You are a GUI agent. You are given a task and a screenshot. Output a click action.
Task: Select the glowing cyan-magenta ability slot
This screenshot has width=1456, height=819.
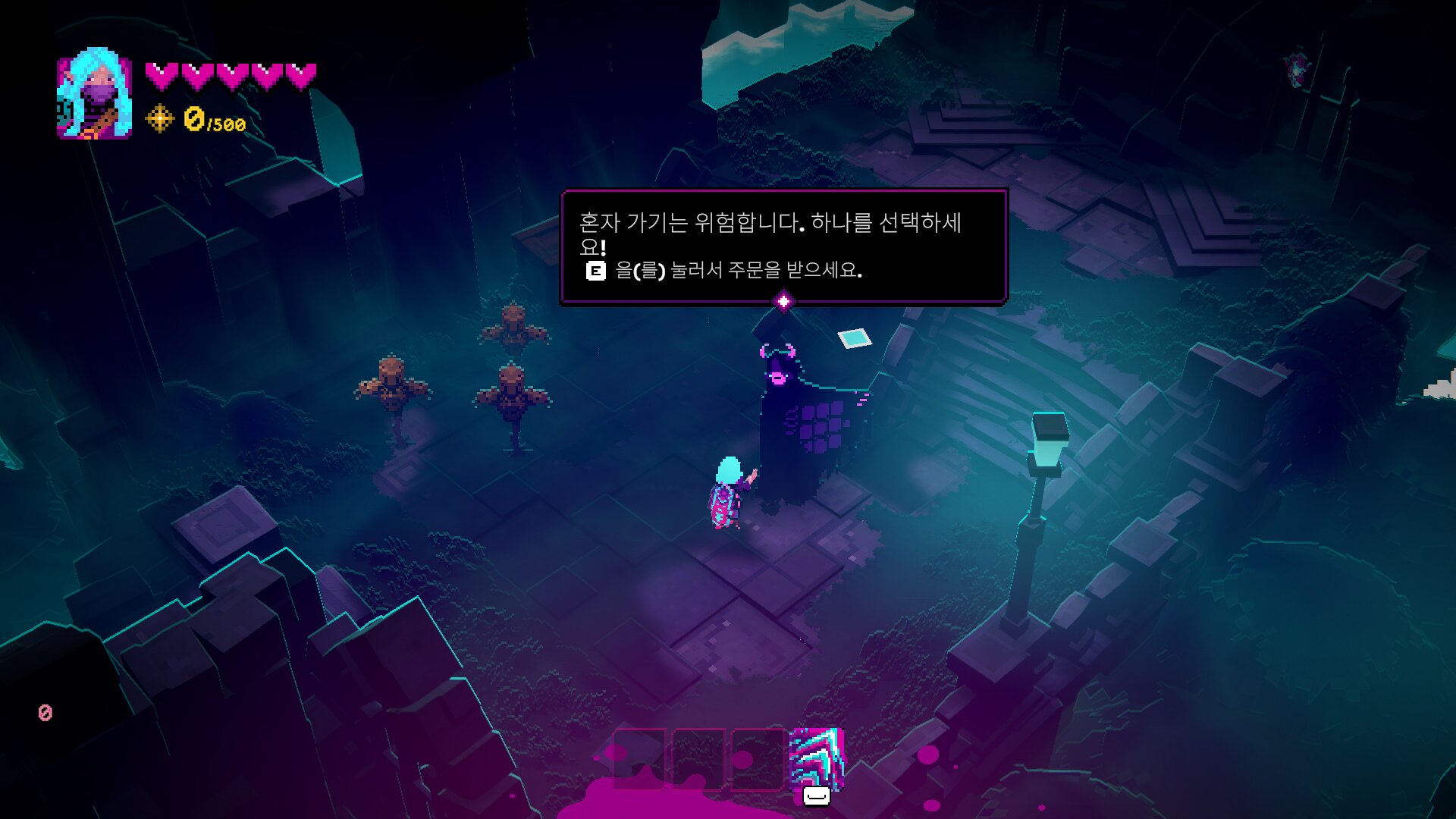[x=816, y=758]
